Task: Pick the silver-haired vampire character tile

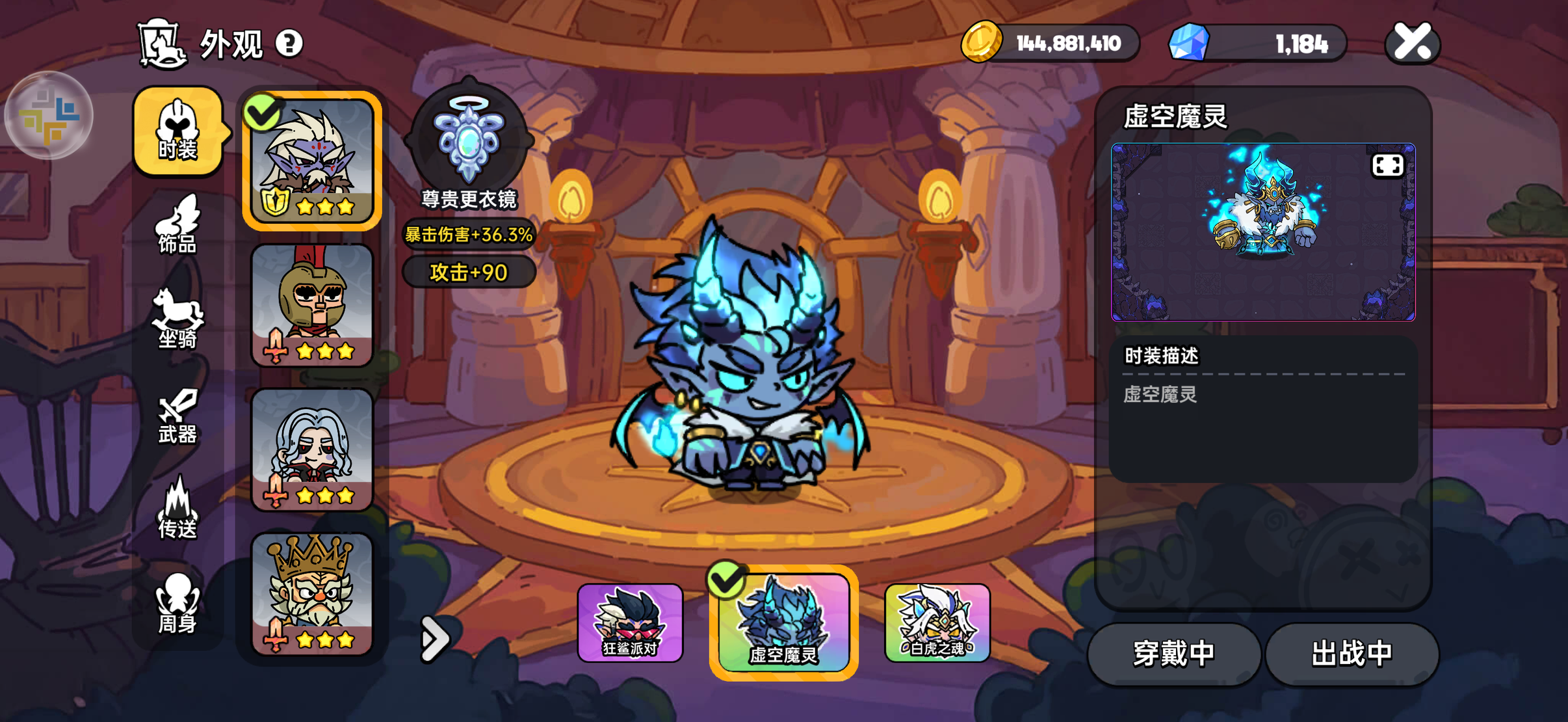Action: [x=312, y=449]
